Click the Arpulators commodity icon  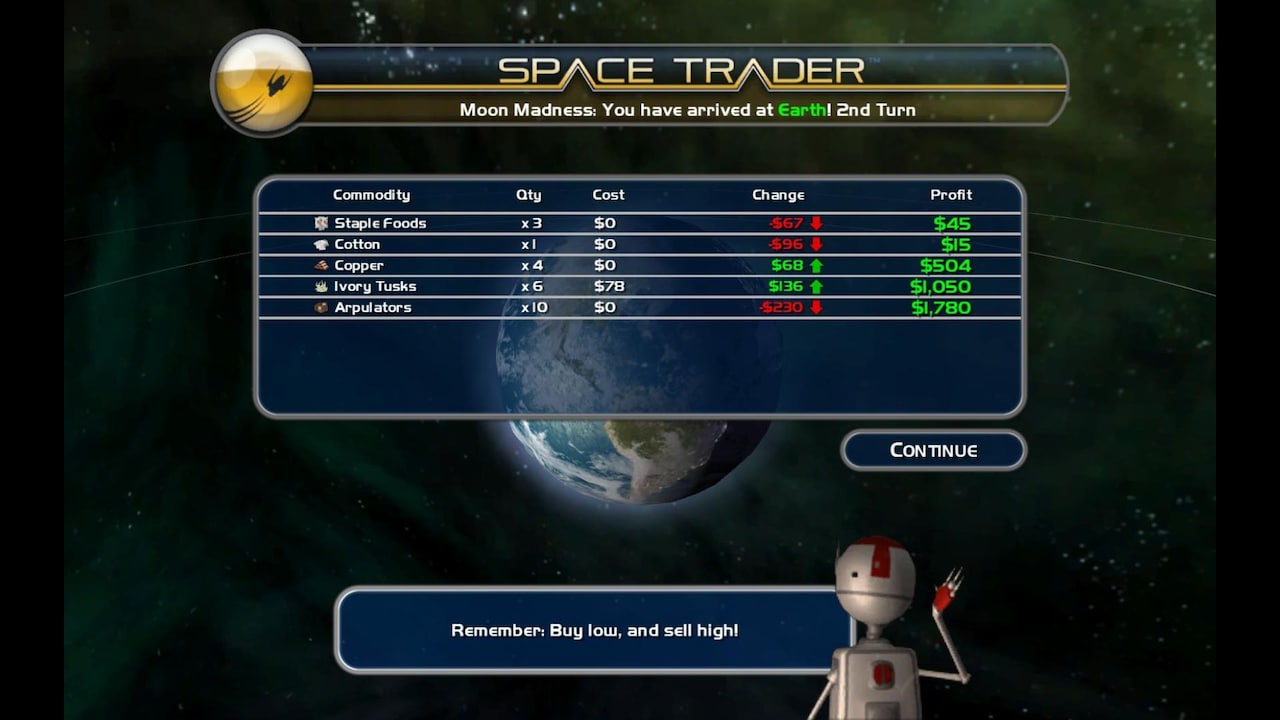[319, 307]
